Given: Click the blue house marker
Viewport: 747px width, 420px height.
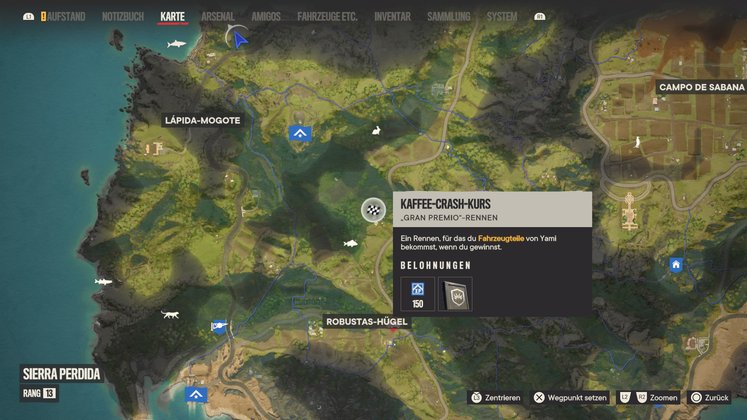Looking at the screenshot, I should (676, 264).
